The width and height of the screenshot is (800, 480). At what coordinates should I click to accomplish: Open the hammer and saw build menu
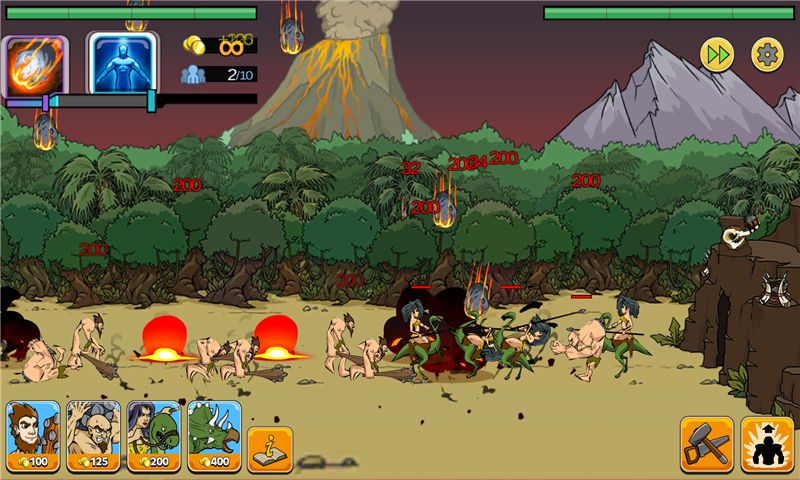(707, 444)
